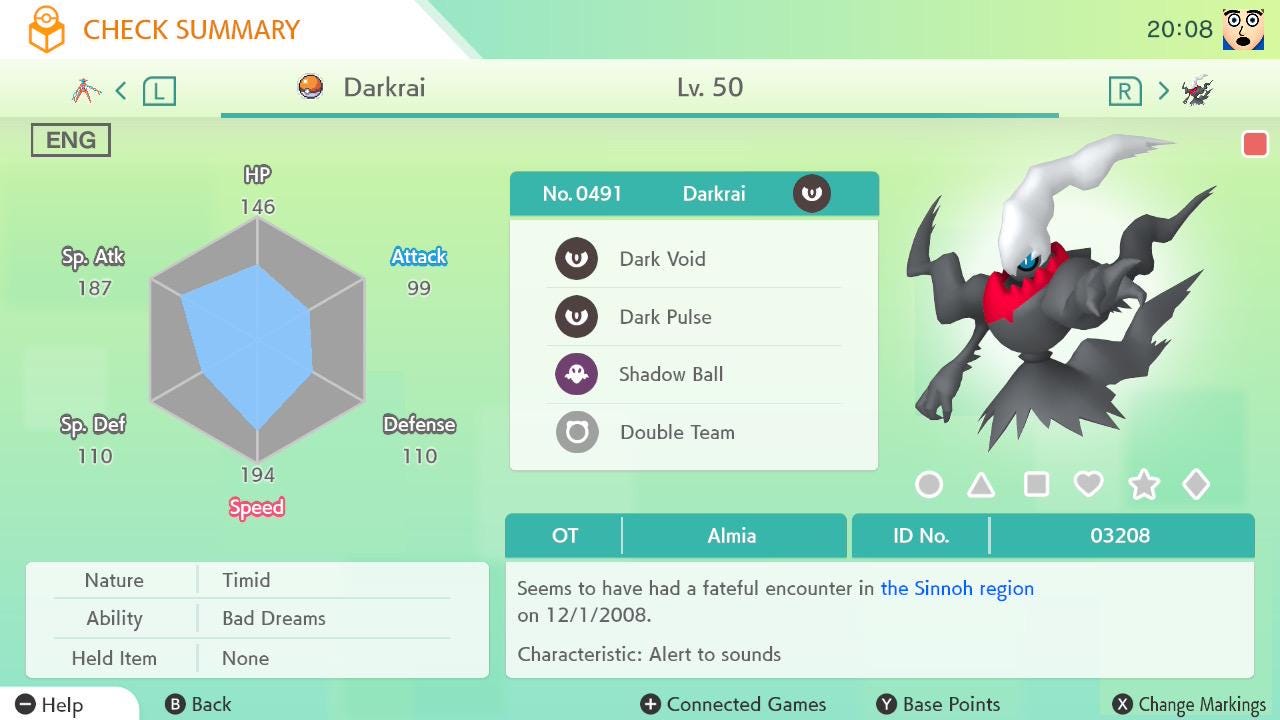This screenshot has height=720, width=1280.
Task: Choose the Shadow Ball move
Action: 693,375
